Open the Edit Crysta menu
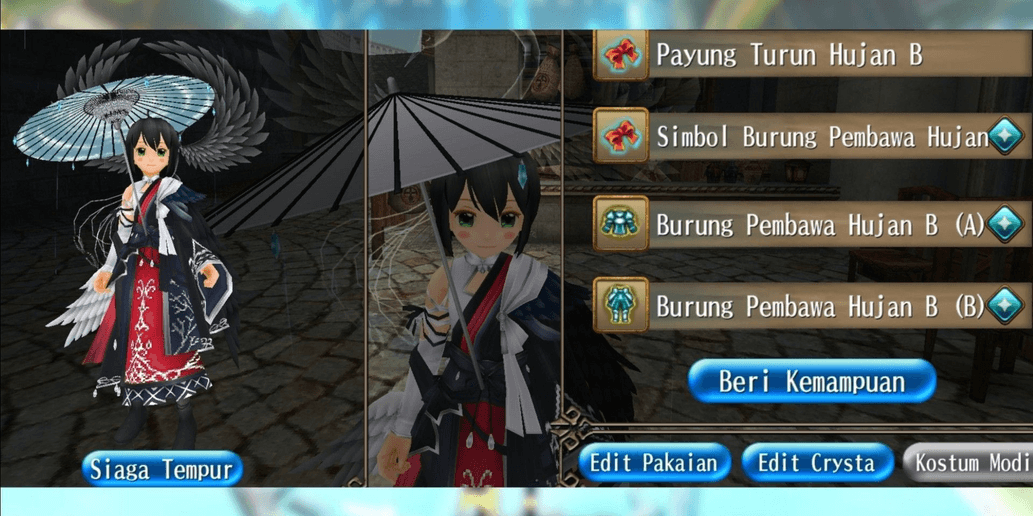 pos(816,463)
